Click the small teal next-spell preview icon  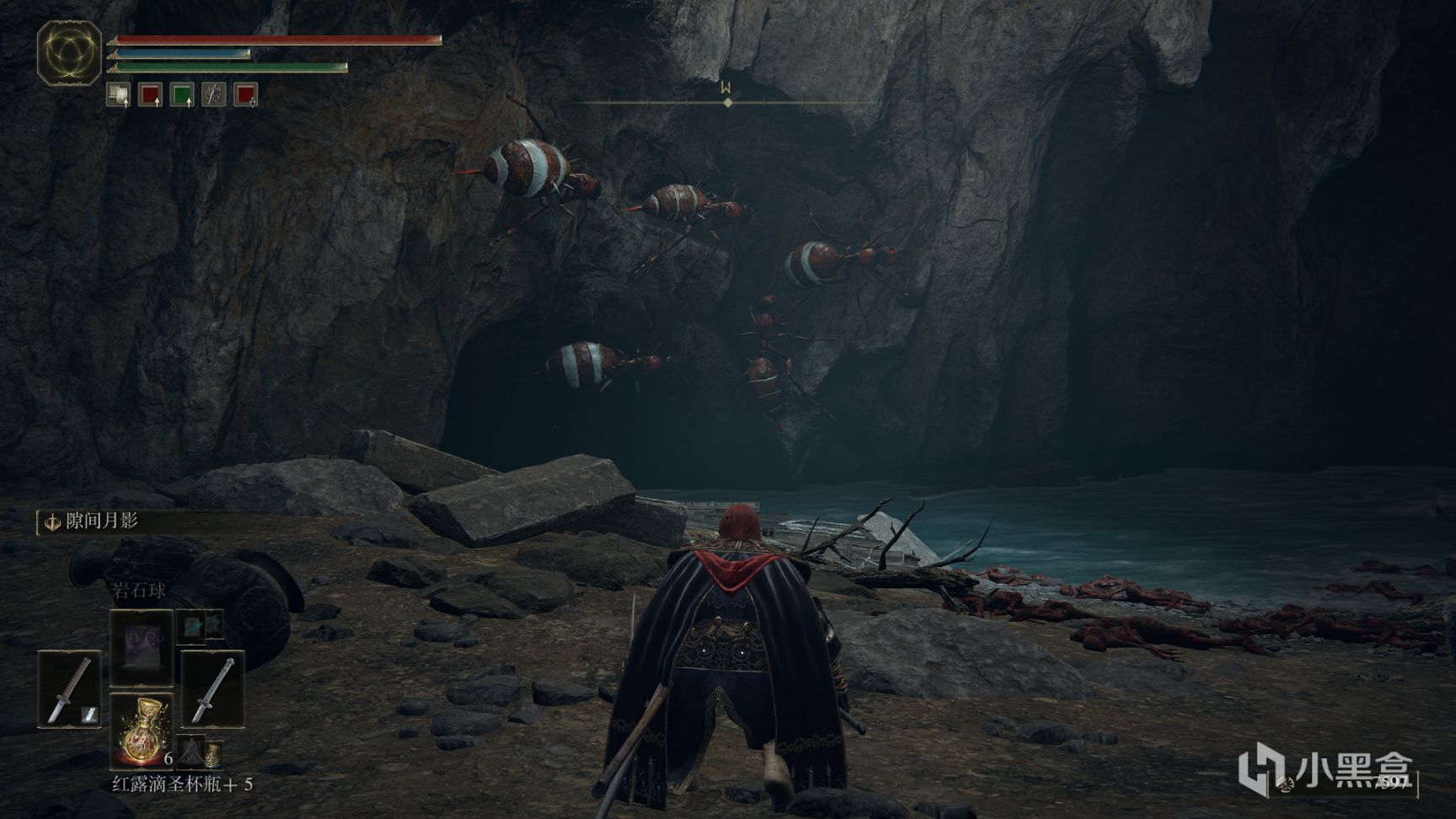coord(200,624)
